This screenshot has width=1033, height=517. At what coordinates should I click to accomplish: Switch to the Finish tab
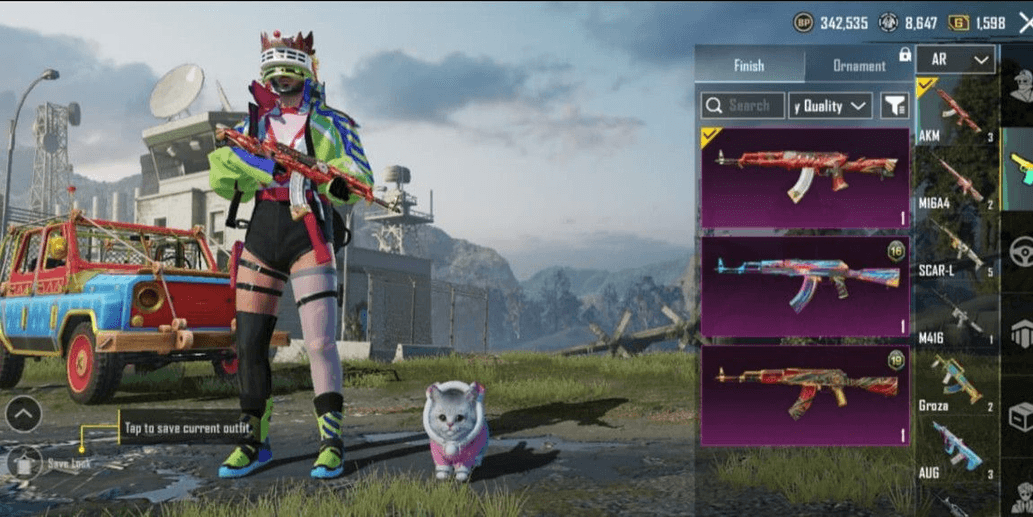tap(749, 65)
